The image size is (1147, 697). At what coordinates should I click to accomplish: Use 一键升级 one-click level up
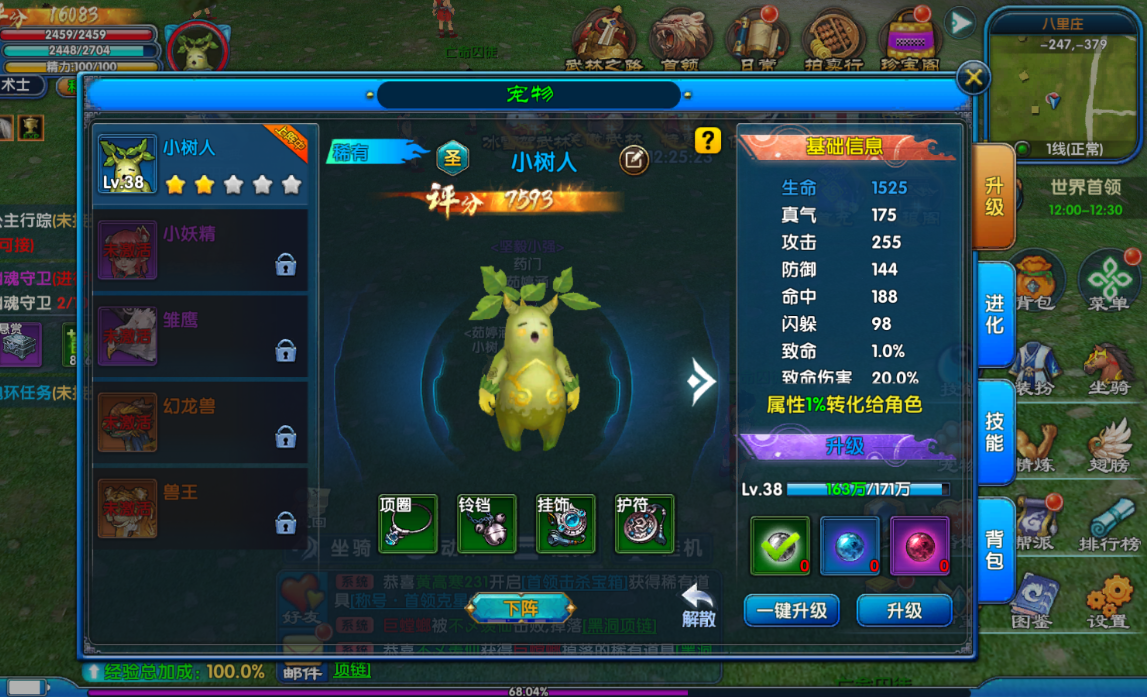[x=791, y=610]
